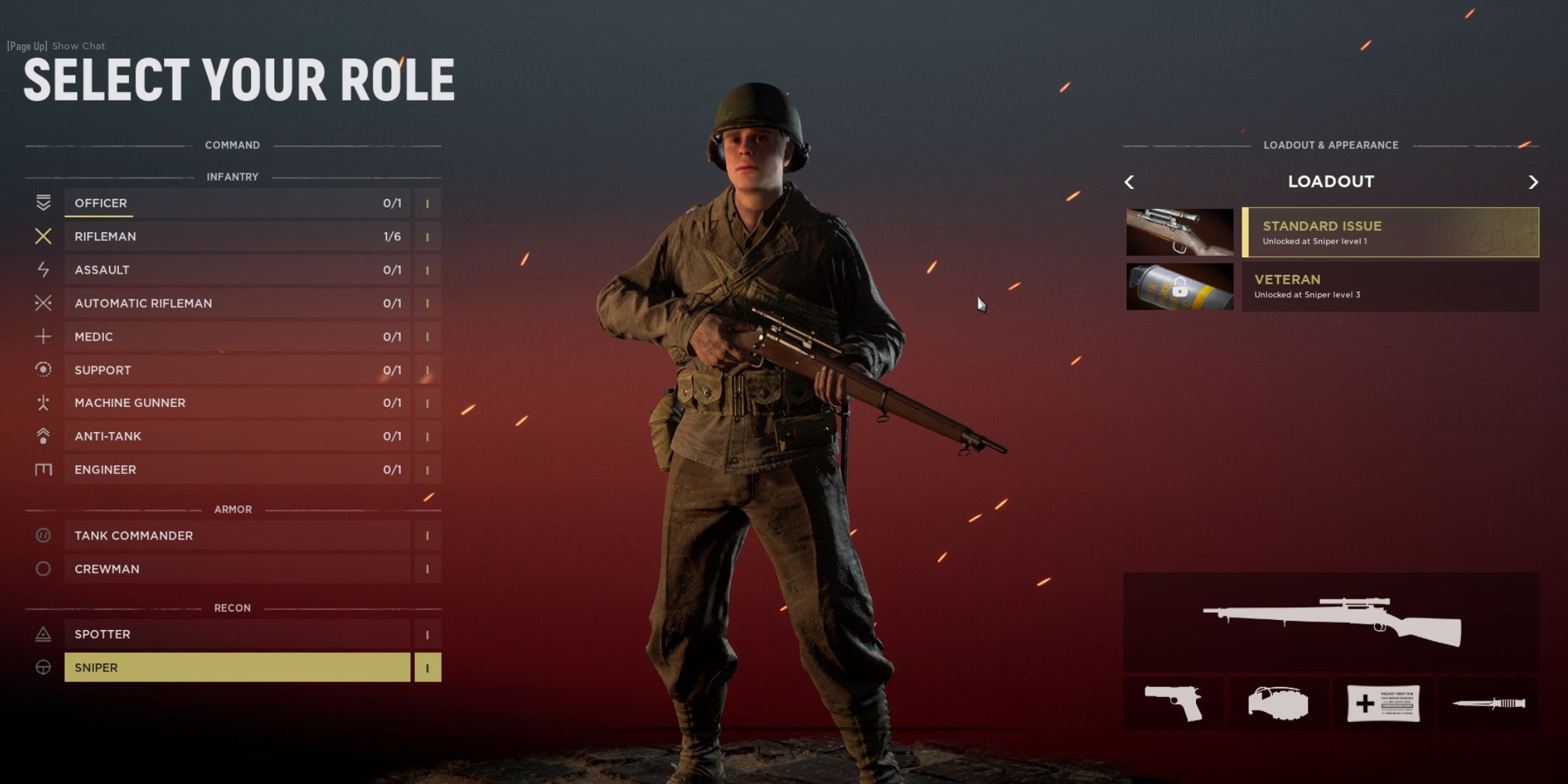Show chat via Page Up label
Image resolution: width=1568 pixels, height=784 pixels.
55,46
